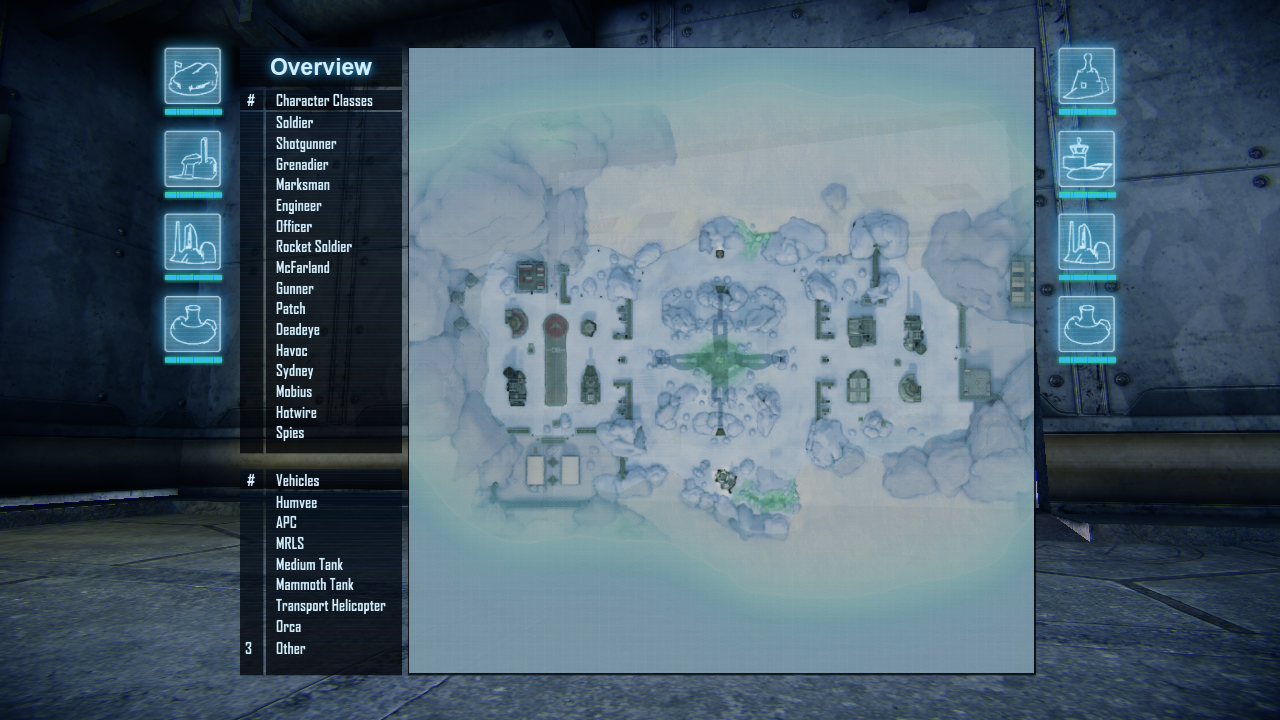The image size is (1280, 720).
Task: Click the Grenadier entry
Action: click(x=302, y=165)
